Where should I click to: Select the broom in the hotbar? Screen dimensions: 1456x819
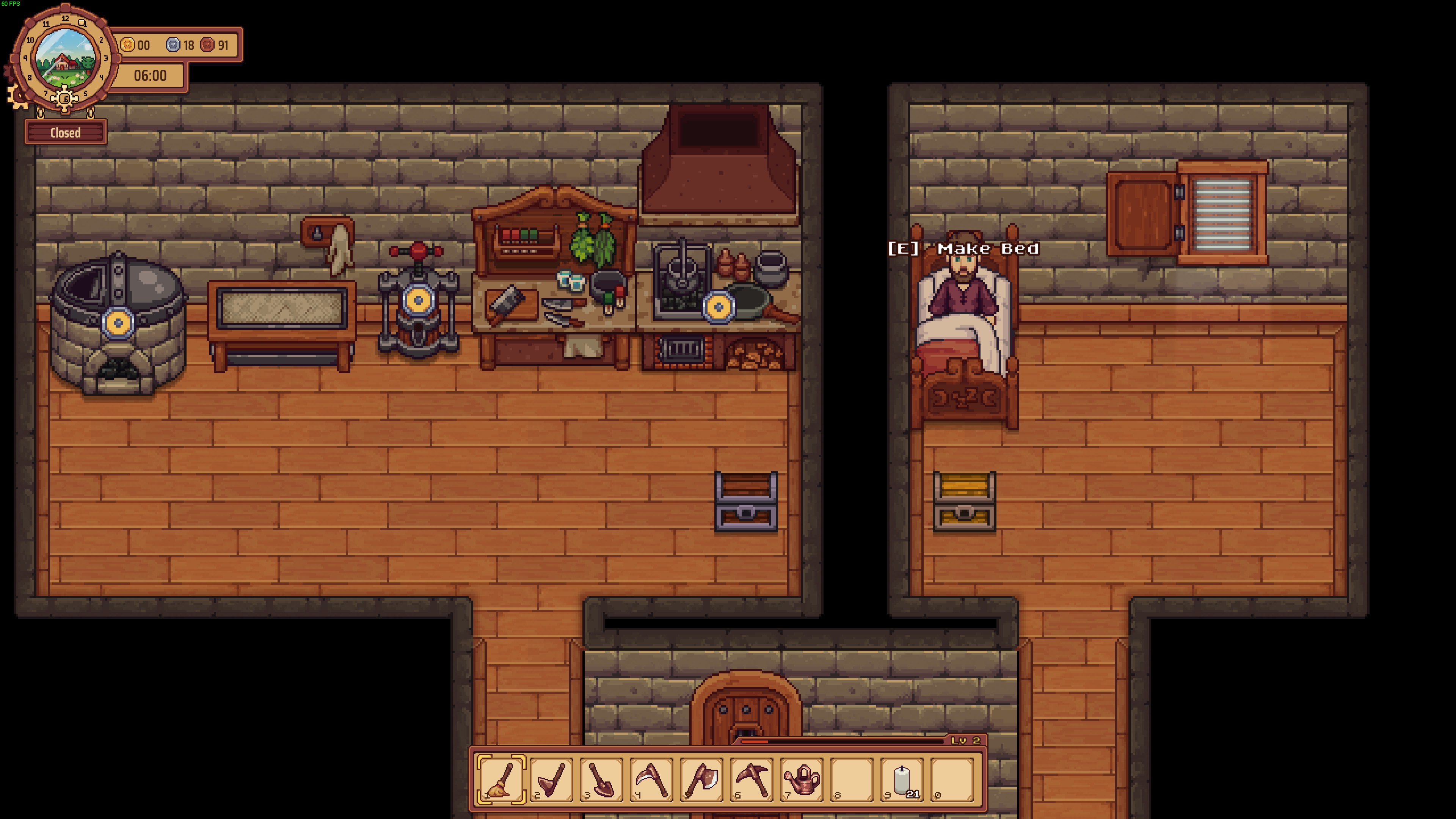pos(501,780)
